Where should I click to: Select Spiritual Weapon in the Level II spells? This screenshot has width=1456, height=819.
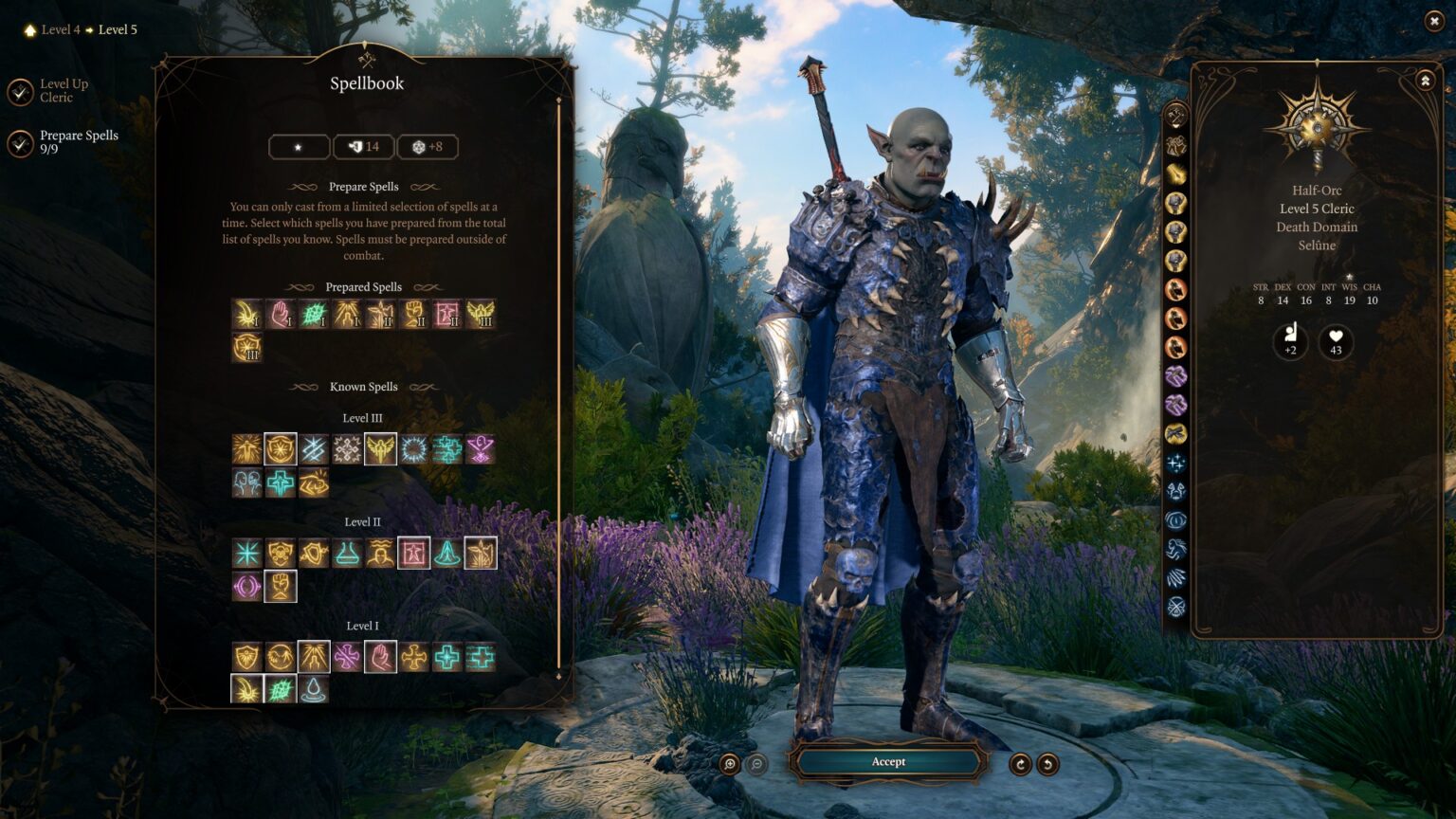point(479,553)
